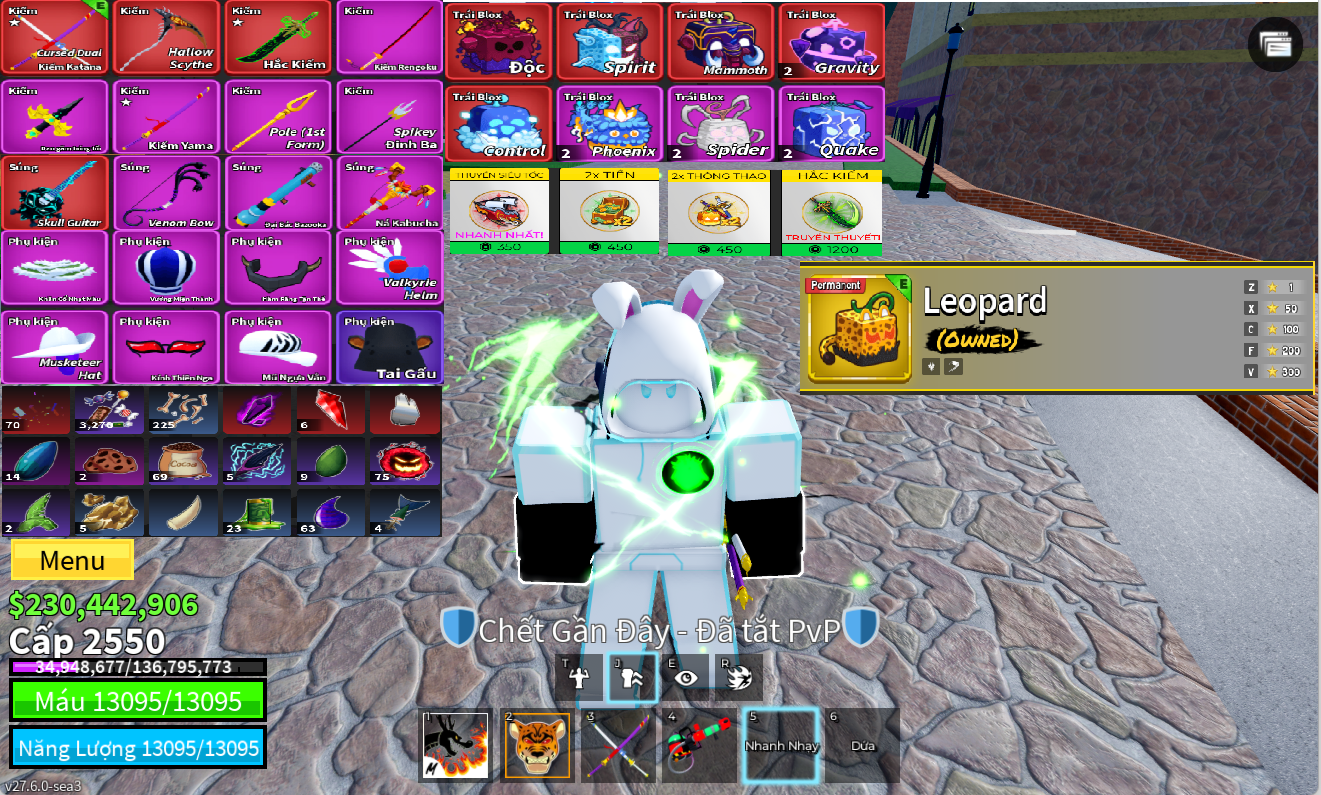Open the HẮC KIẾM shop offer
Image resolution: width=1321 pixels, height=795 pixels.
pyautogui.click(x=832, y=212)
